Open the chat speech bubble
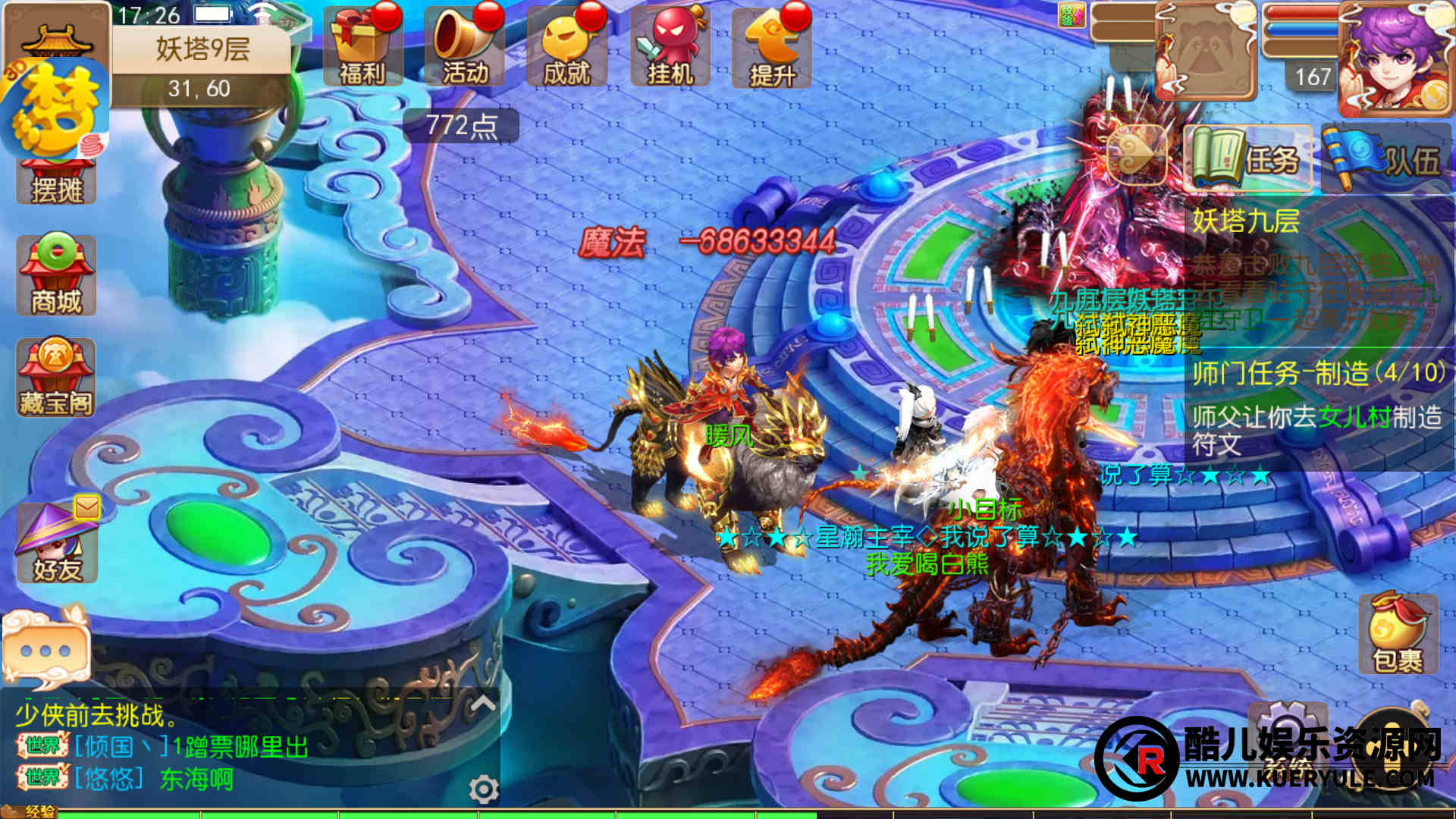This screenshot has width=1456, height=819. [47, 649]
